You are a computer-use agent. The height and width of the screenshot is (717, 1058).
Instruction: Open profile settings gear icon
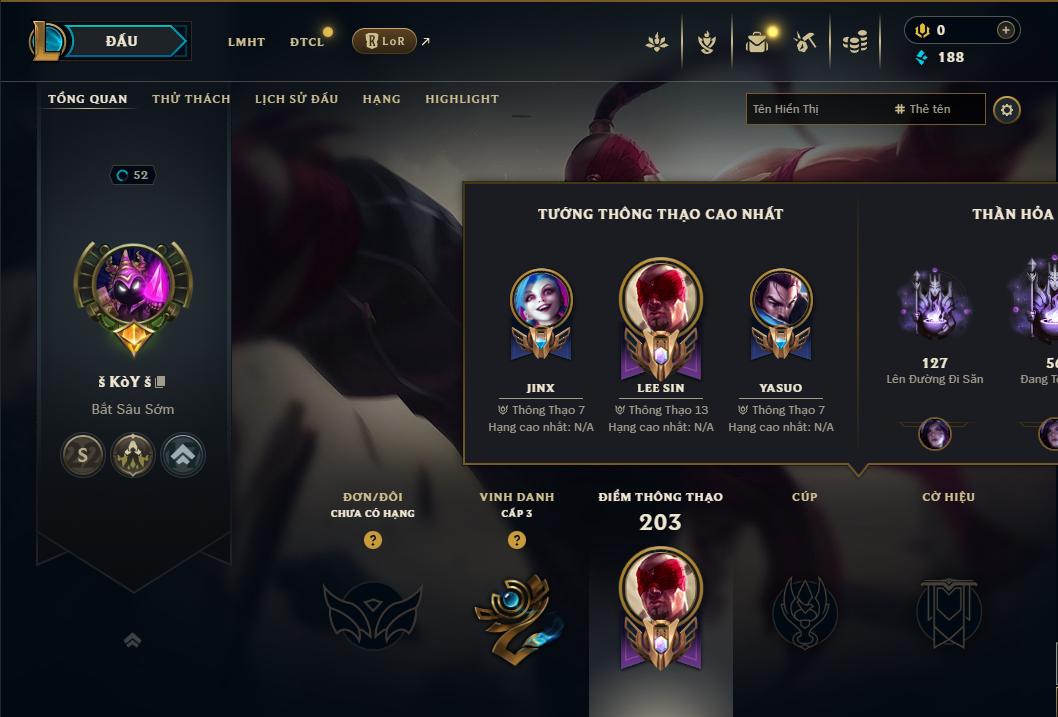point(1007,109)
